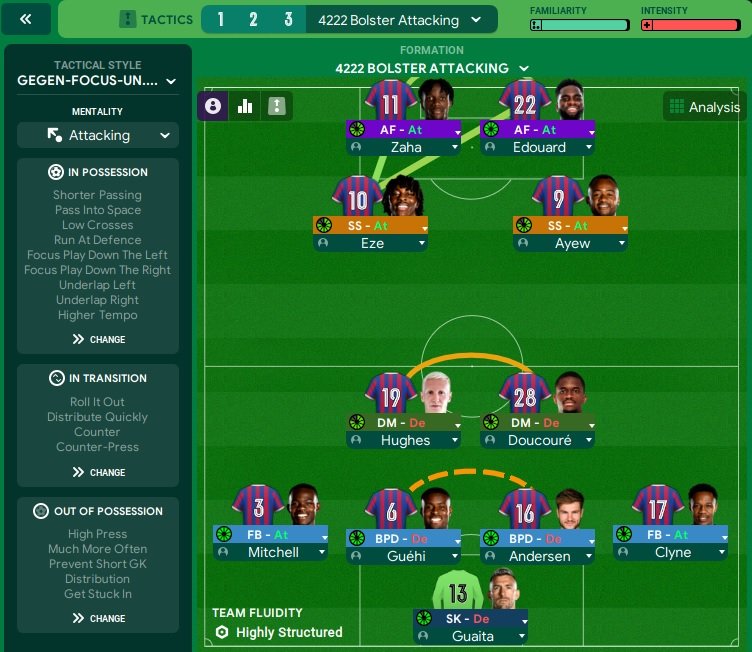Collapse the sidebar with the double-arrow button
Screen dimensions: 752x652
click(27, 19)
